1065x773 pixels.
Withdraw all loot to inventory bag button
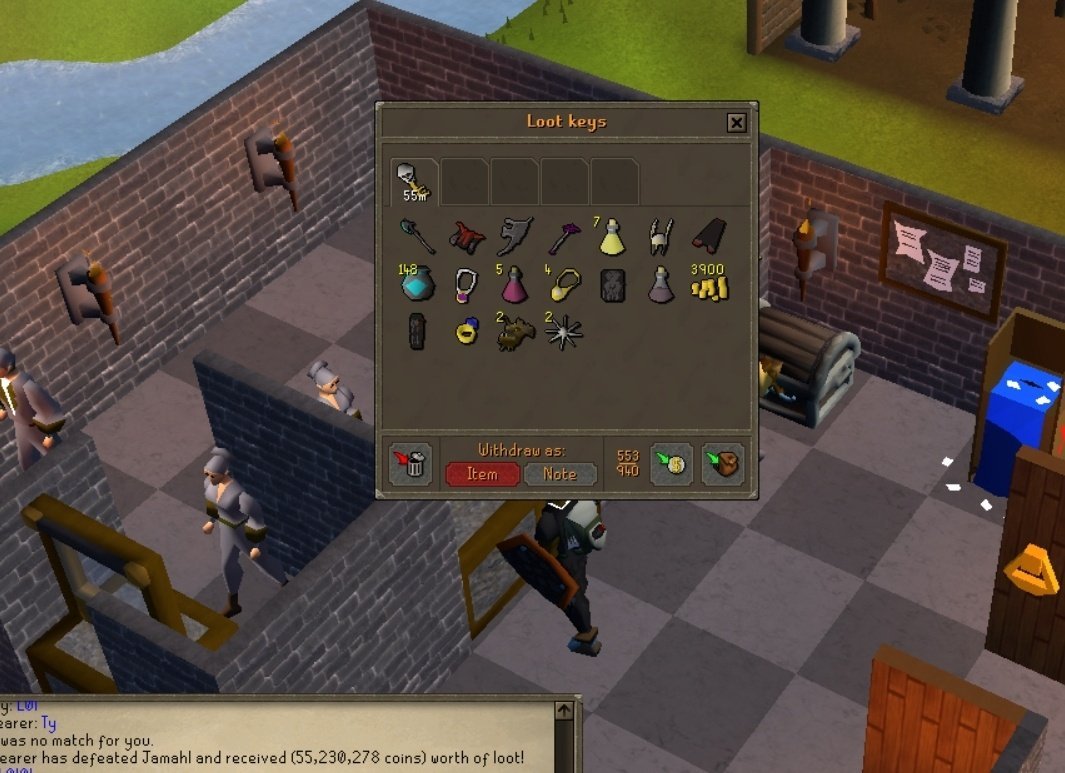pyautogui.click(x=723, y=465)
